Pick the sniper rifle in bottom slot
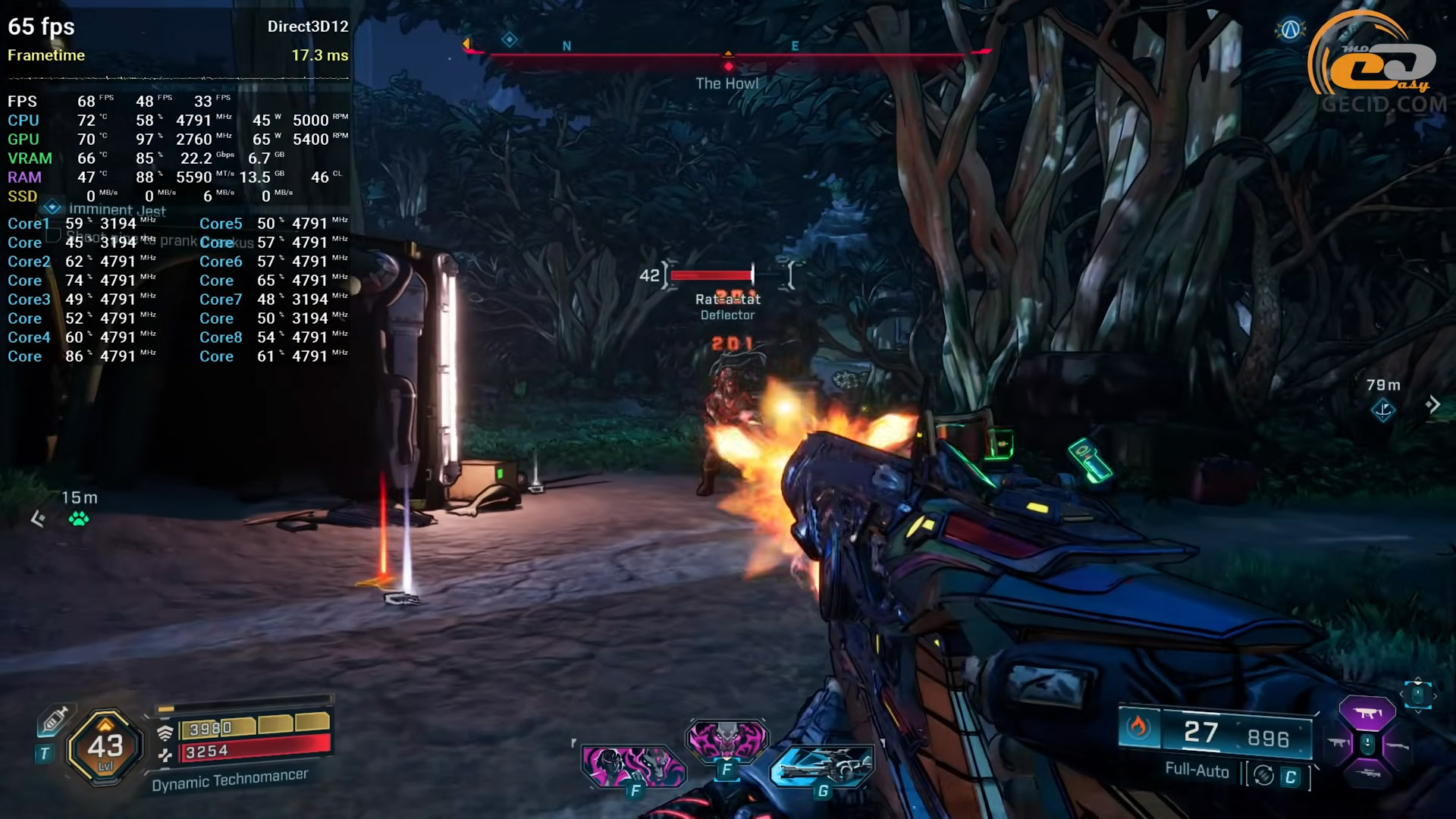 click(x=1367, y=773)
